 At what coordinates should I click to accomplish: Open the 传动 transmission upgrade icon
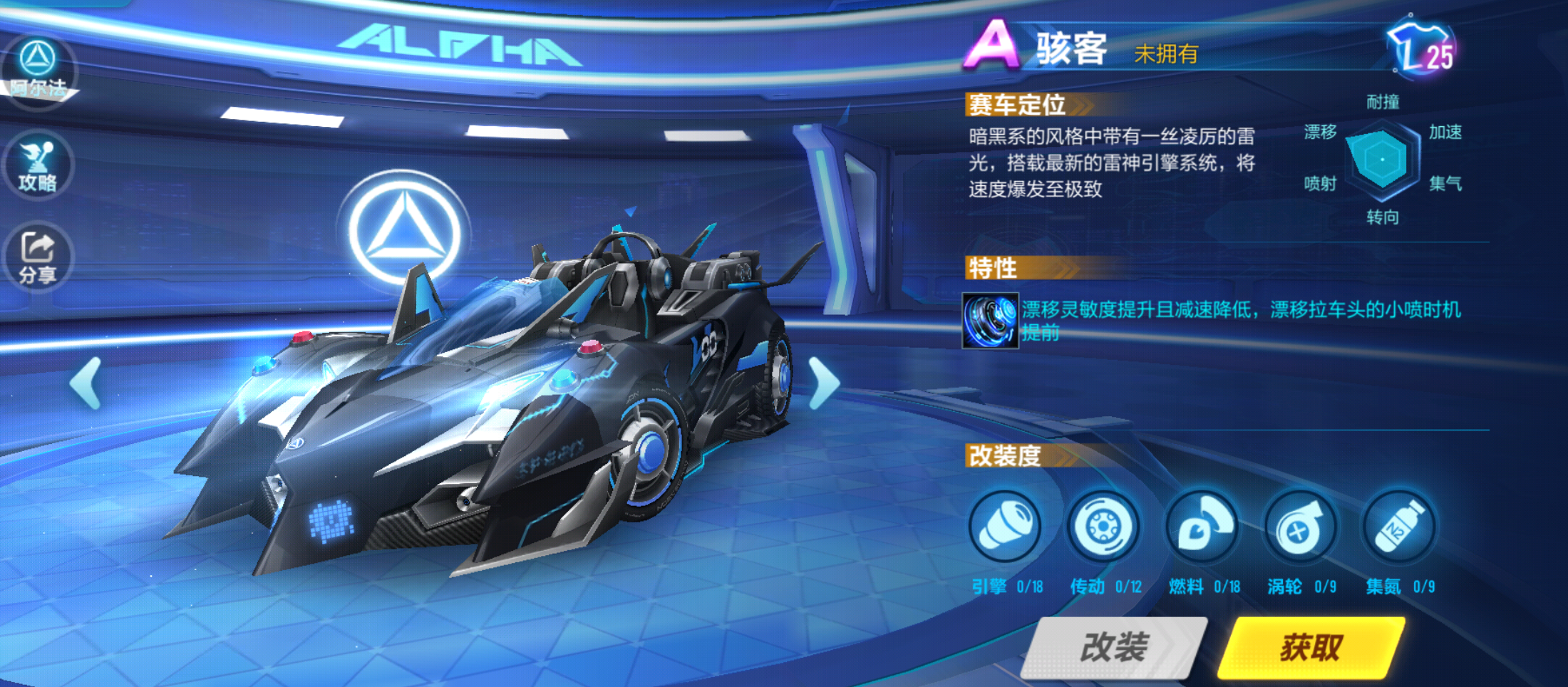pos(1105,527)
